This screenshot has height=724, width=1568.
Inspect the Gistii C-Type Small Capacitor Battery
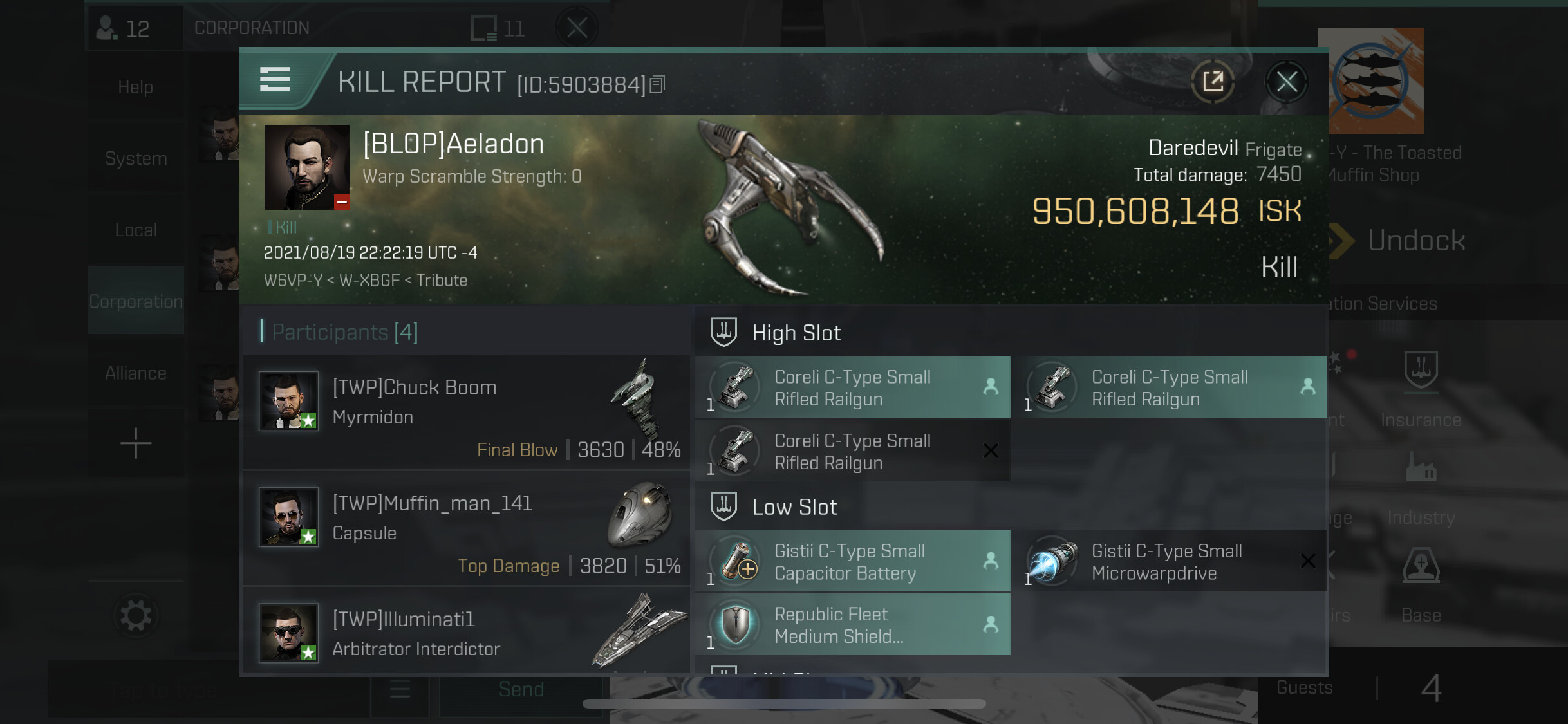coord(852,561)
